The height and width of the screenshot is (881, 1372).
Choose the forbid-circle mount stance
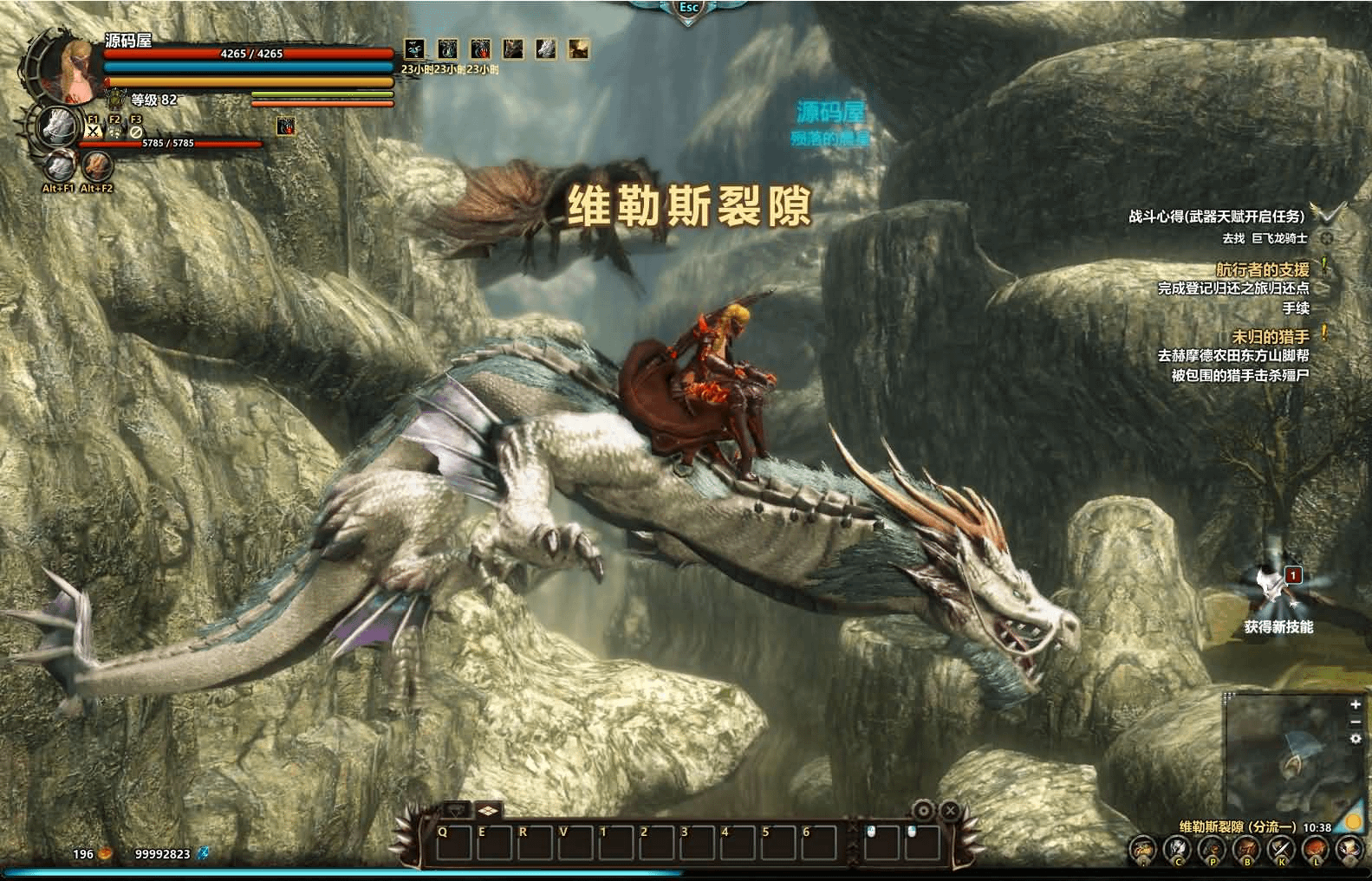tap(135, 132)
